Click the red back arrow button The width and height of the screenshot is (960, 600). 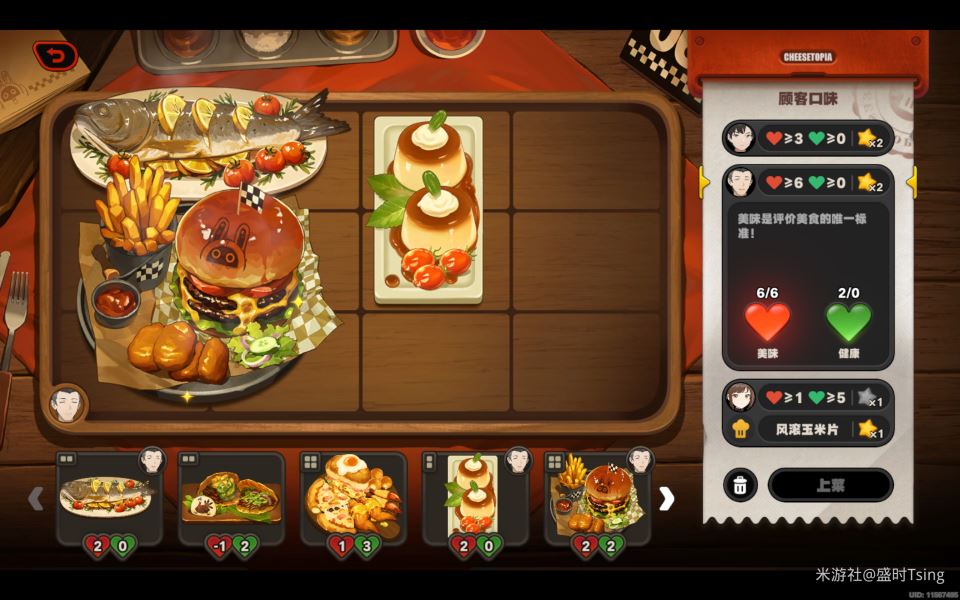(x=55, y=56)
